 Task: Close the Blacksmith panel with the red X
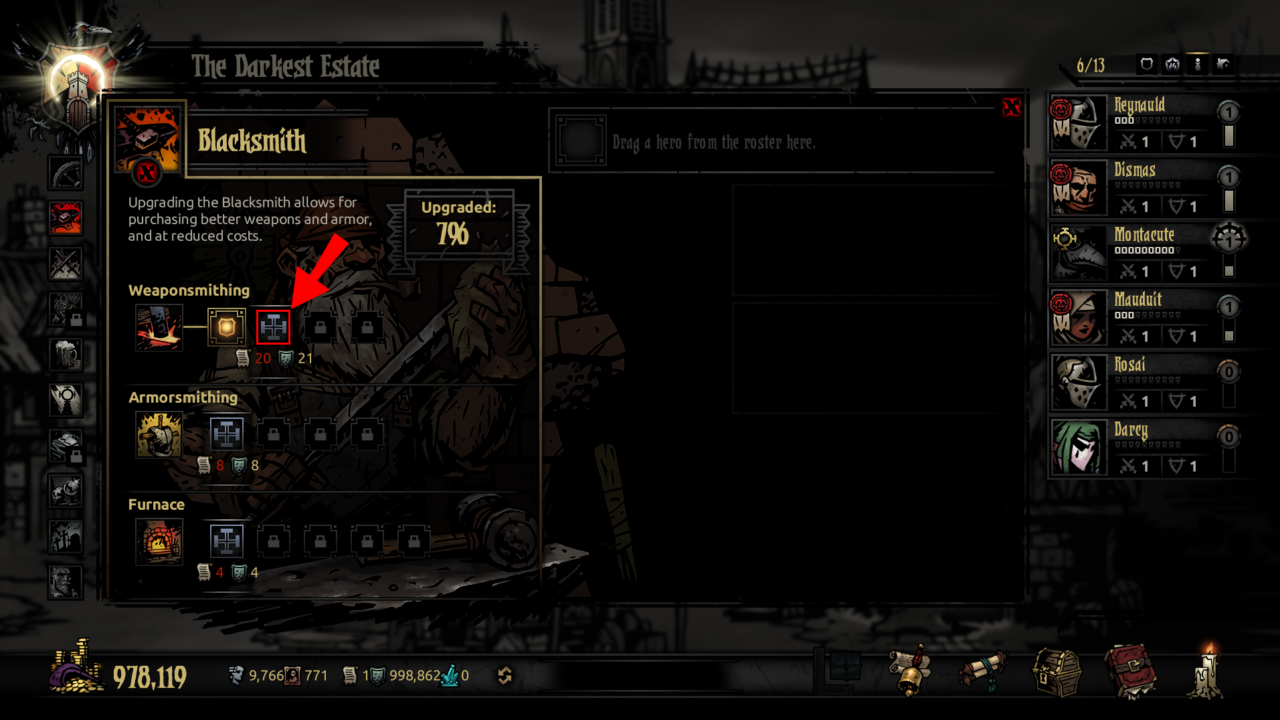coord(1012,108)
